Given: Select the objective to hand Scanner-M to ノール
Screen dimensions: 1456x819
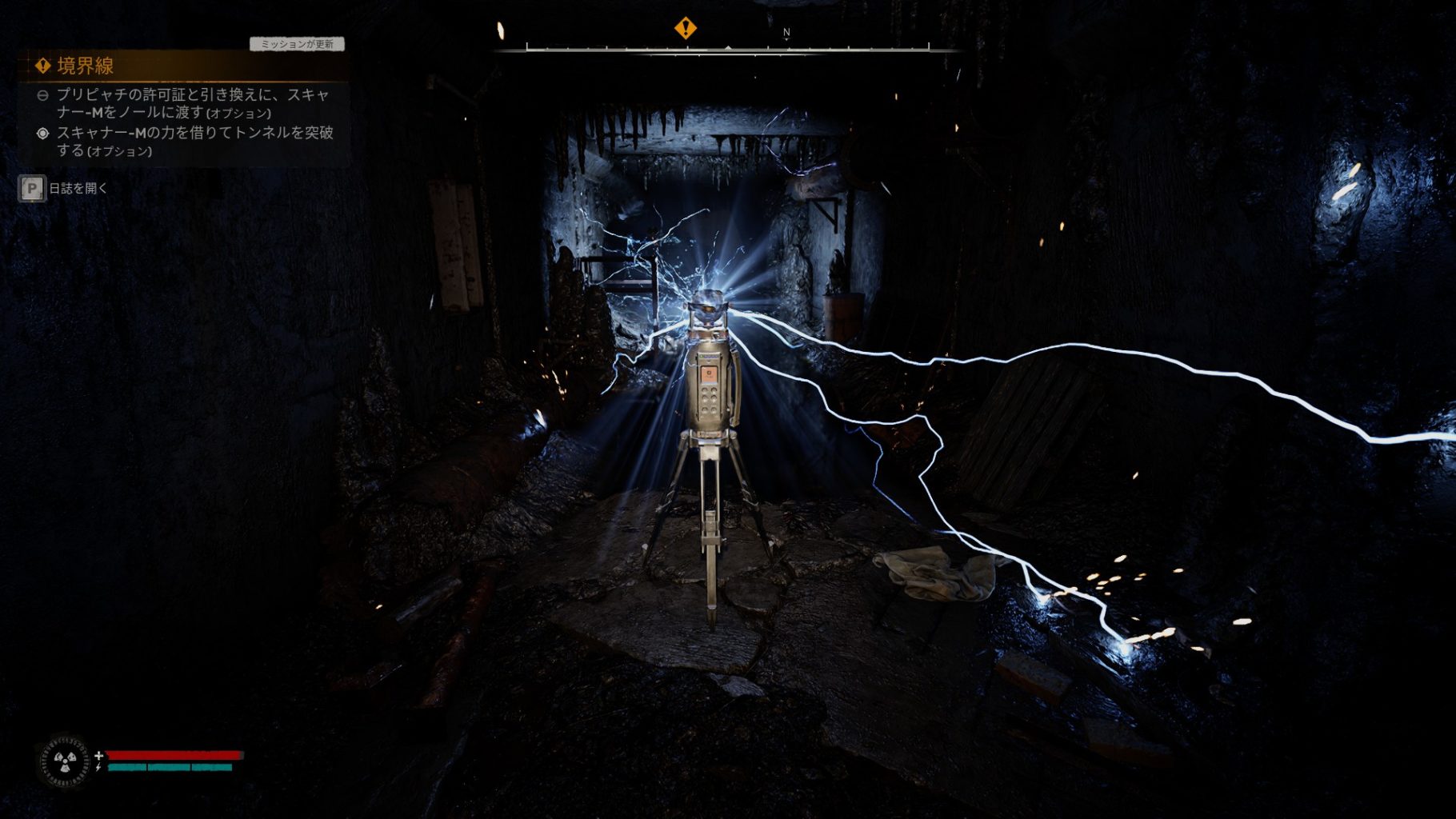Looking at the screenshot, I should pyautogui.click(x=192, y=103).
